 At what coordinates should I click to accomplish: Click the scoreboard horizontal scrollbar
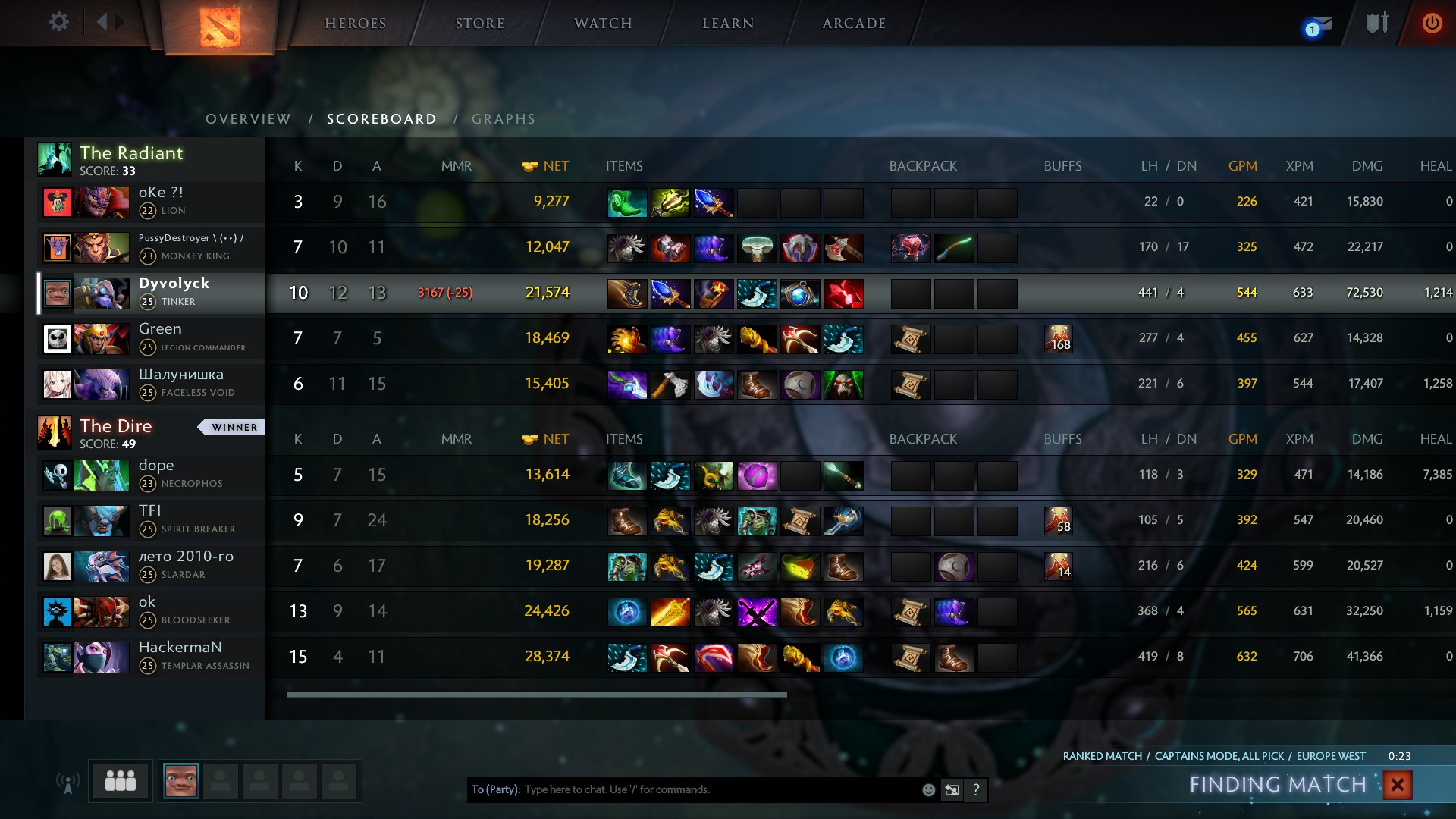(537, 694)
